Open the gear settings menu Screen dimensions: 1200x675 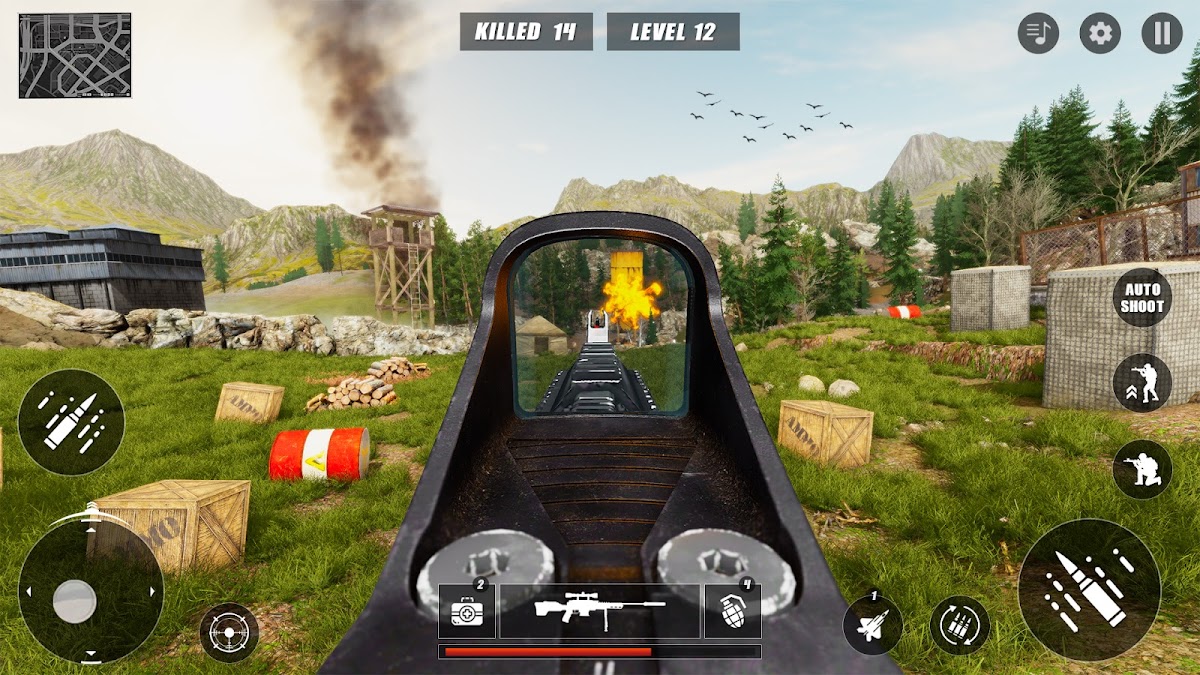tap(1100, 34)
